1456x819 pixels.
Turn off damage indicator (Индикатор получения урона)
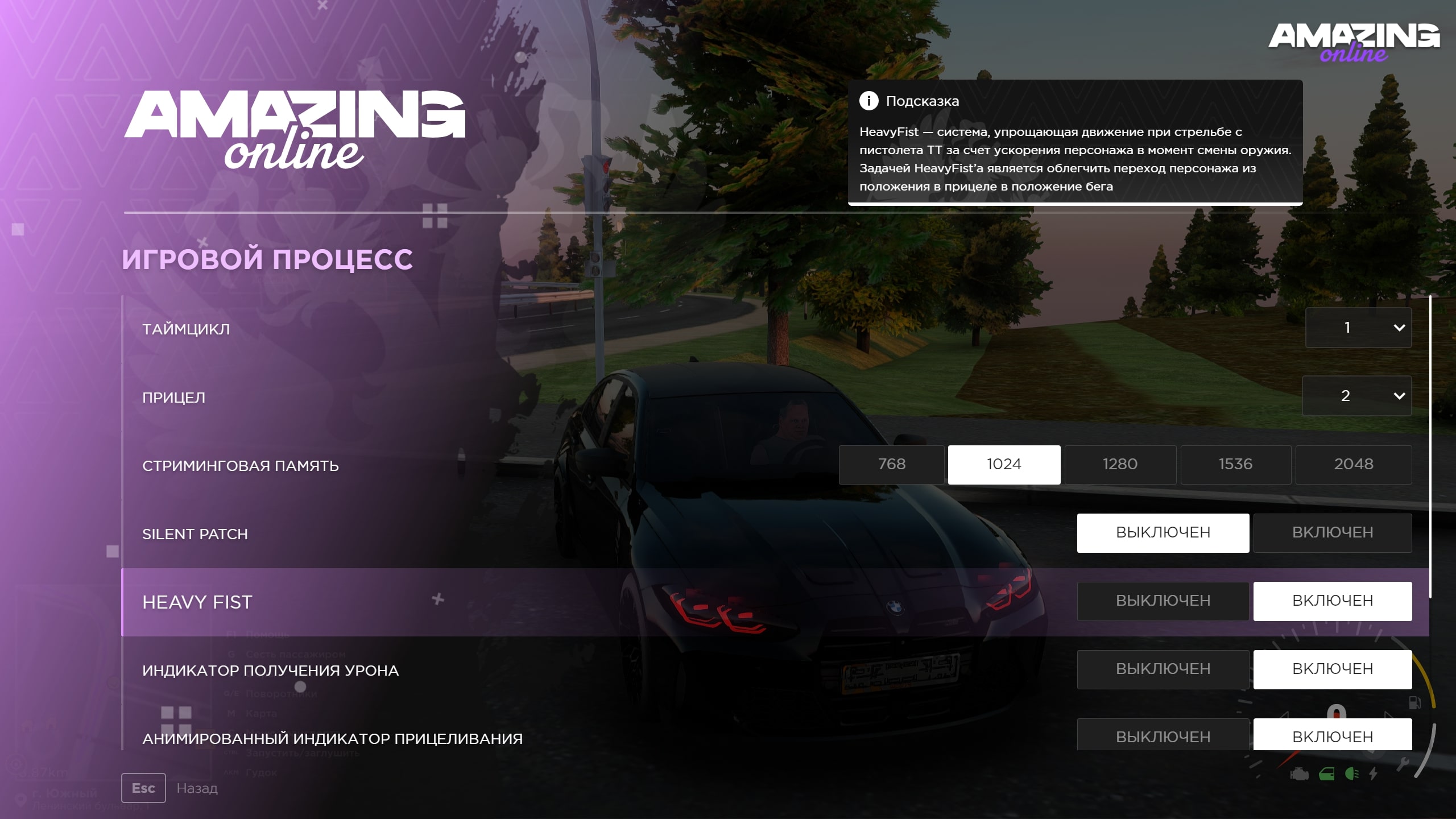1163,669
